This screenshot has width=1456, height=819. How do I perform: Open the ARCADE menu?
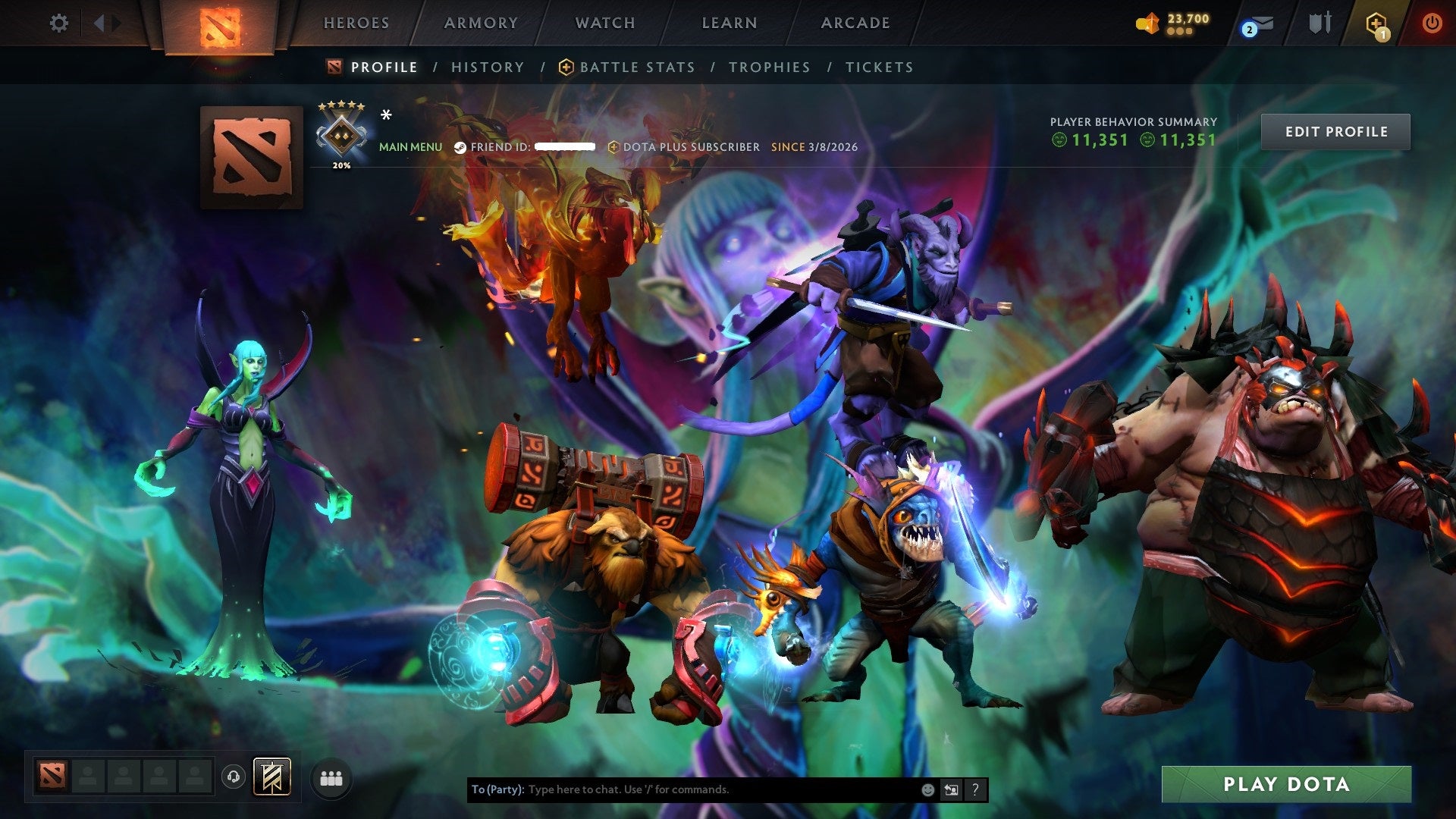855,23
